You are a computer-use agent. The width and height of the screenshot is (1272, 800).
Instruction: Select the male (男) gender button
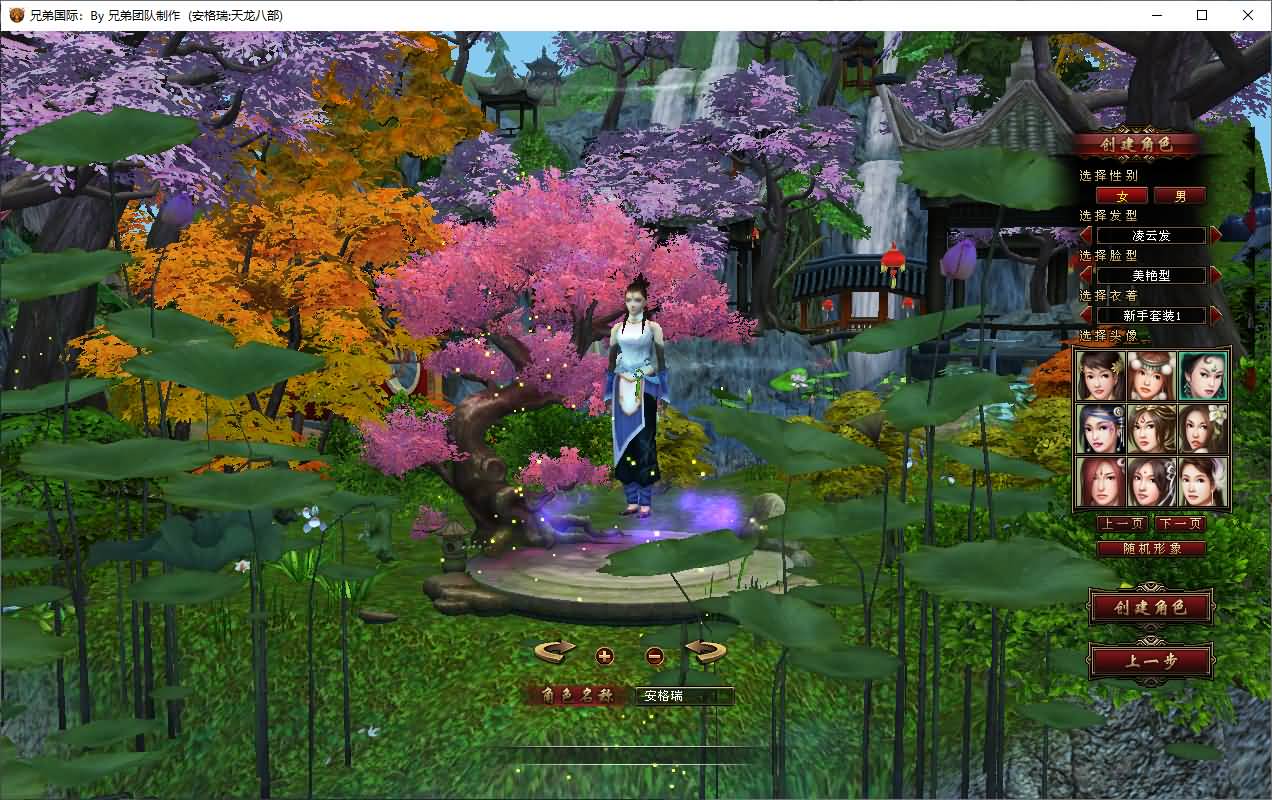[x=1180, y=196]
